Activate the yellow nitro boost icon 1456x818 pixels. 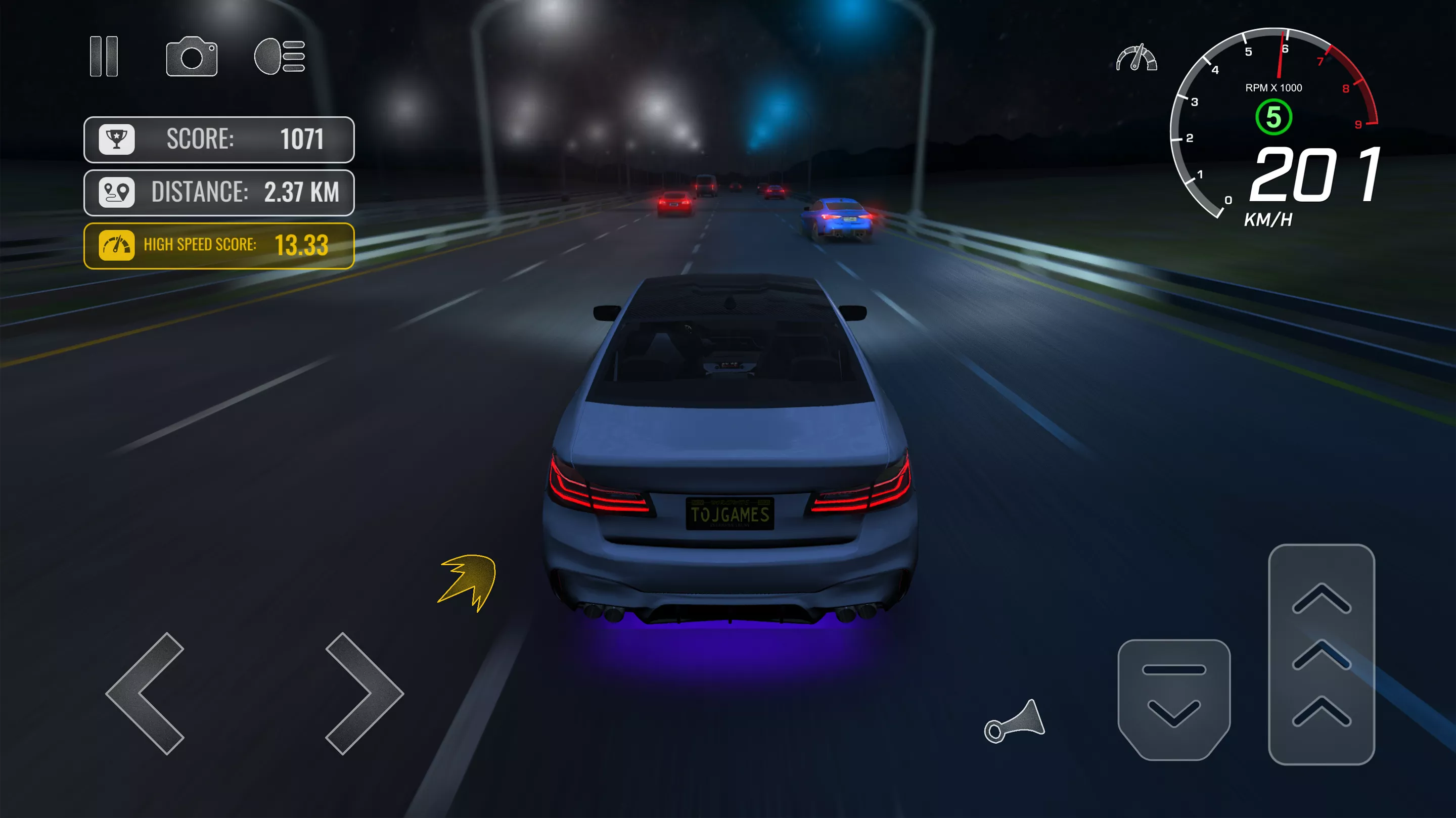[469, 582]
